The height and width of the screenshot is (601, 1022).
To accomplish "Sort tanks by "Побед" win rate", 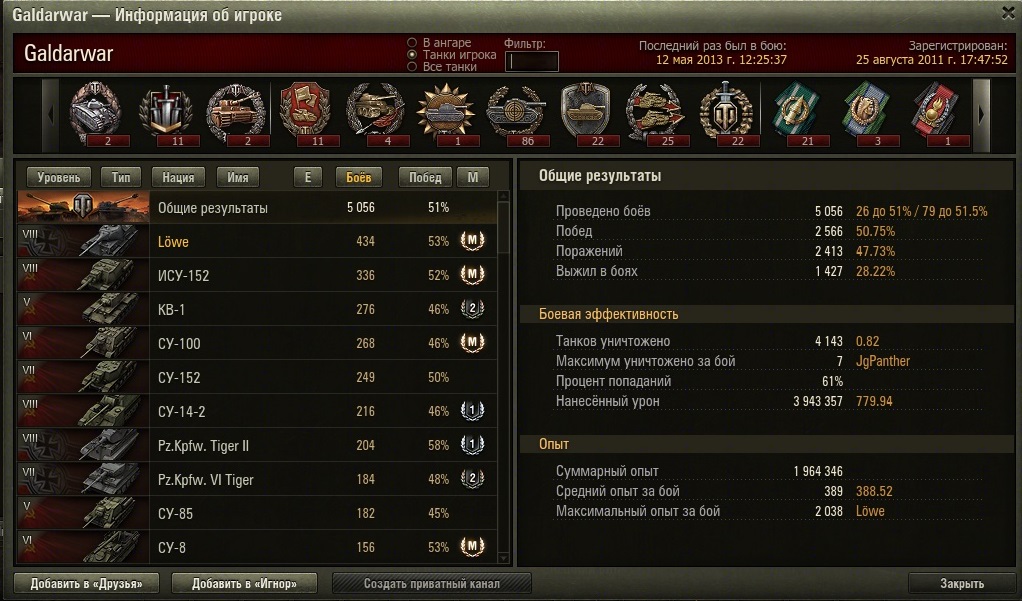I will pyautogui.click(x=425, y=177).
